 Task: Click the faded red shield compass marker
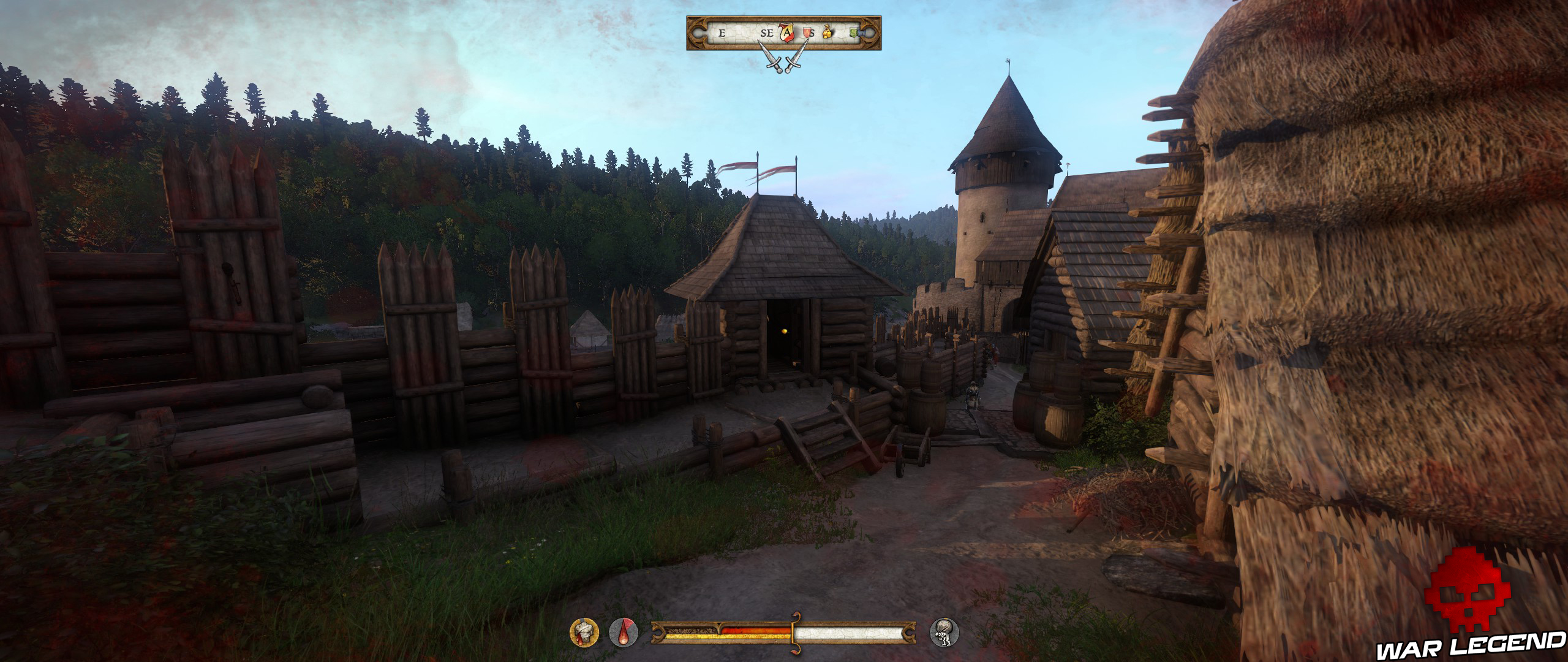[809, 33]
